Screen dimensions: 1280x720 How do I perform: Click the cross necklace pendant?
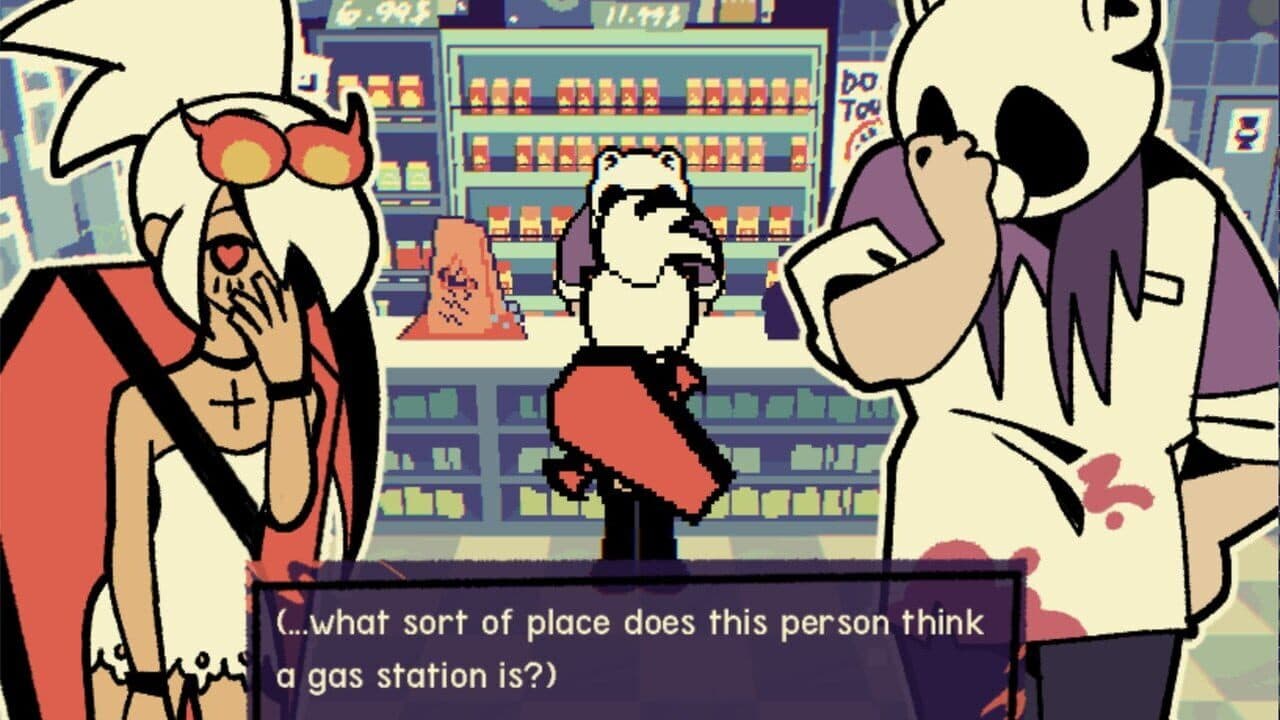pos(233,404)
